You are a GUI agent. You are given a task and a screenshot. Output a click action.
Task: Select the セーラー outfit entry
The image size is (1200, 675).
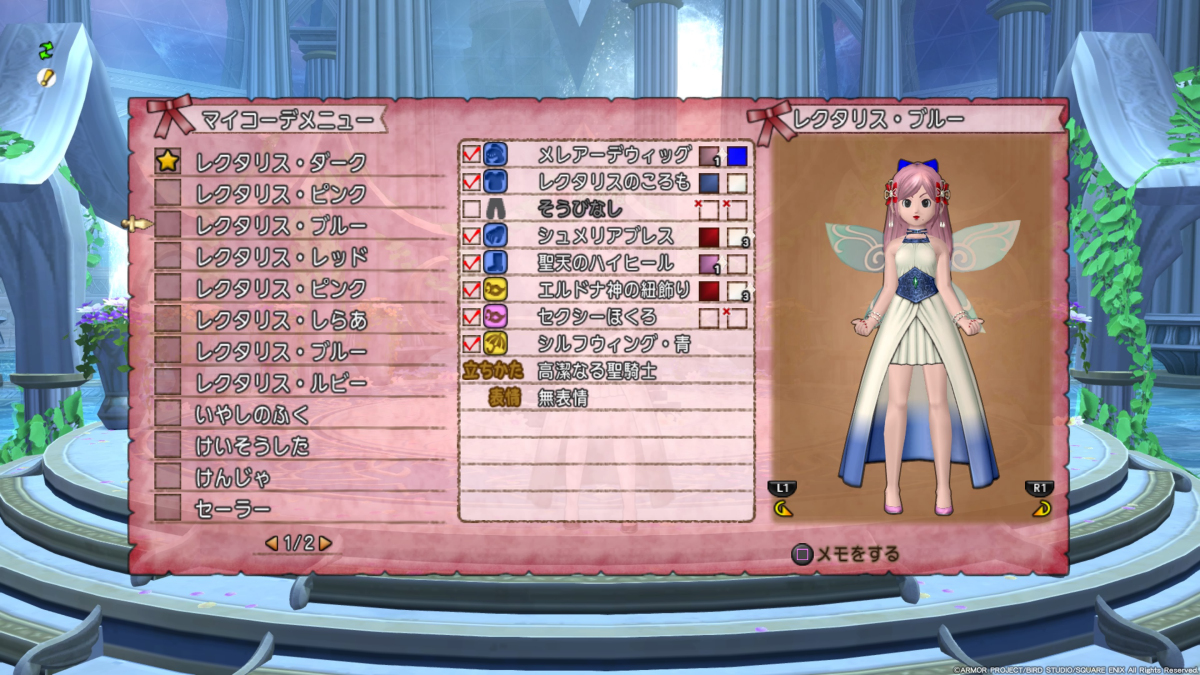(x=233, y=510)
